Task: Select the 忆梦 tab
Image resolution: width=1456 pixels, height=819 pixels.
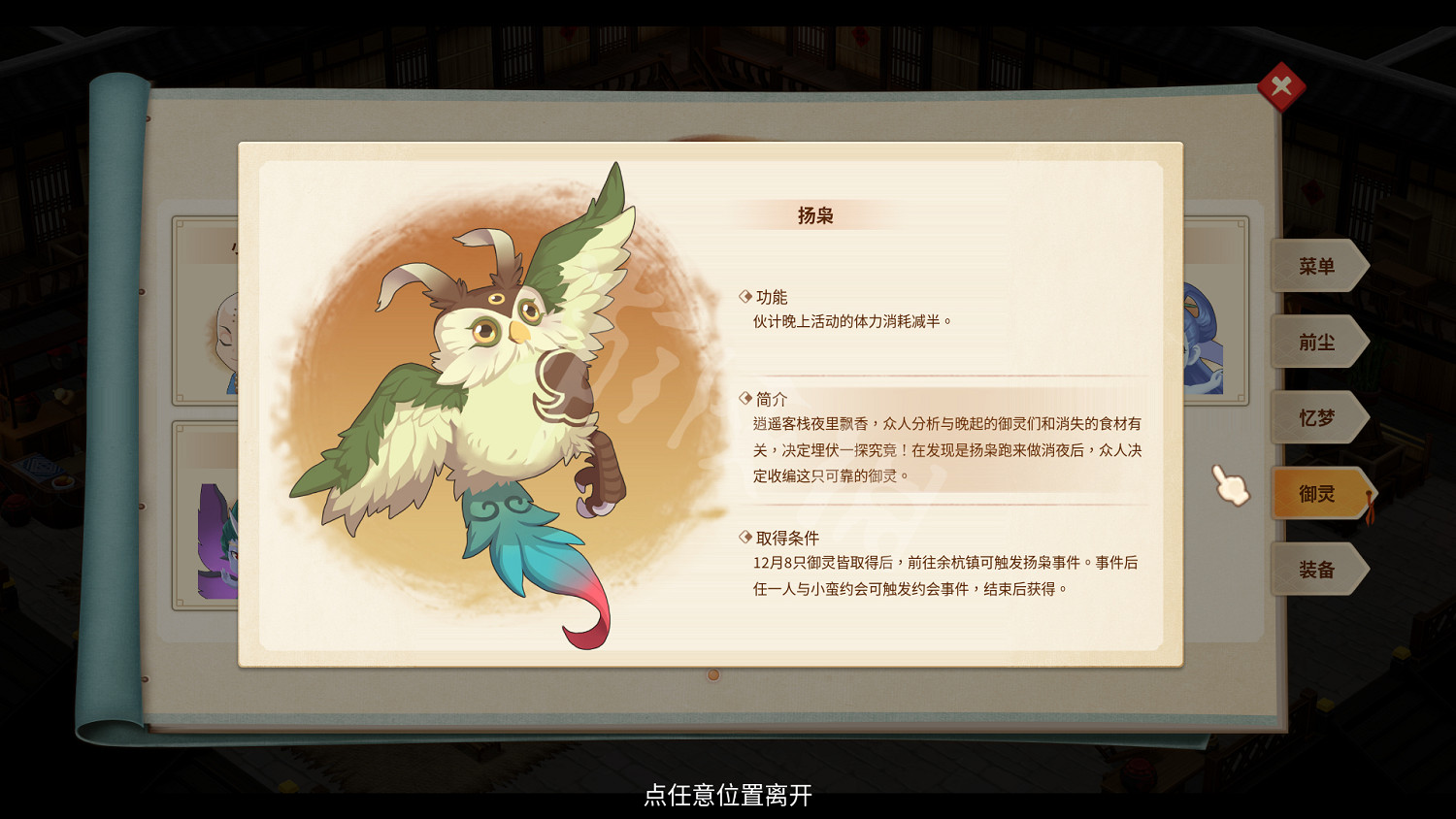Action: 1318,417
